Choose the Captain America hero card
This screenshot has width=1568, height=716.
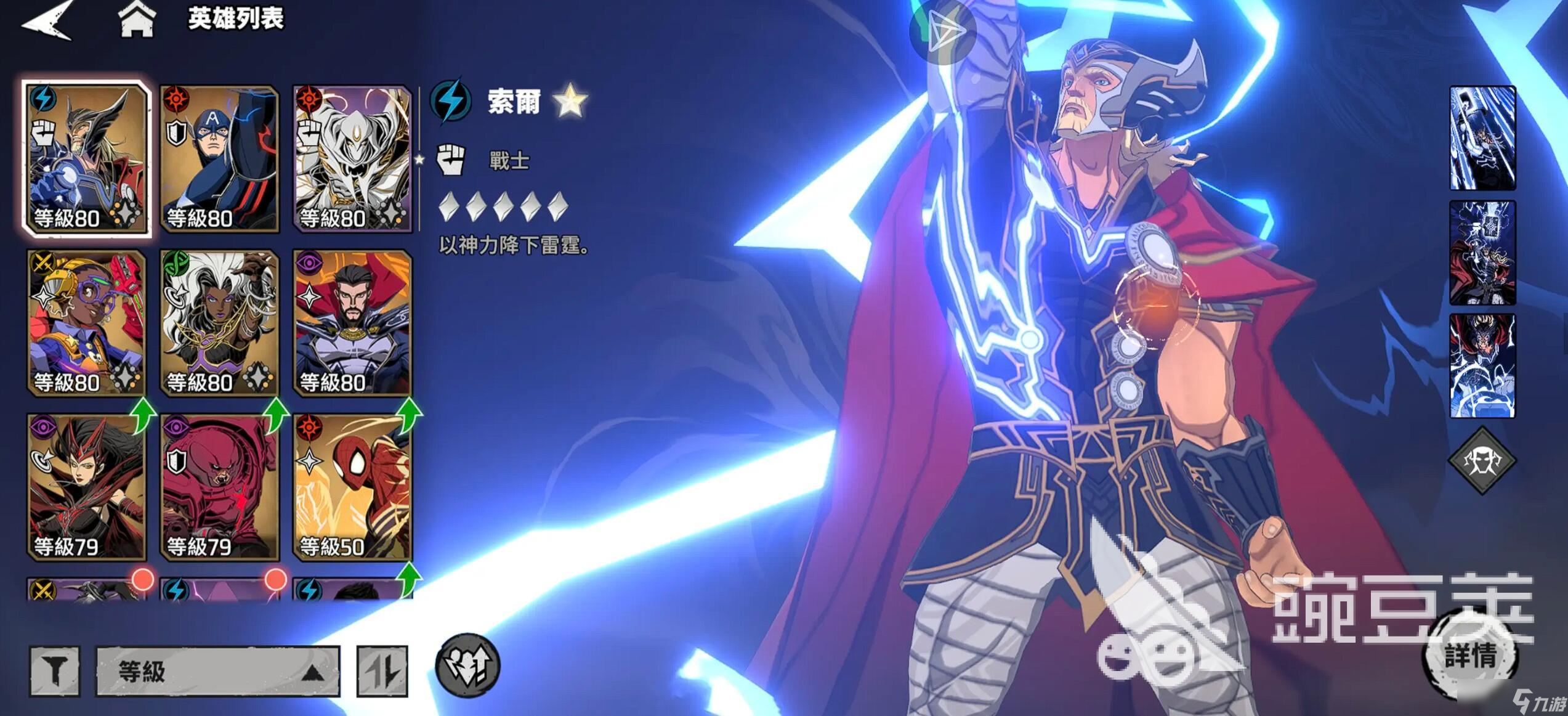point(219,158)
